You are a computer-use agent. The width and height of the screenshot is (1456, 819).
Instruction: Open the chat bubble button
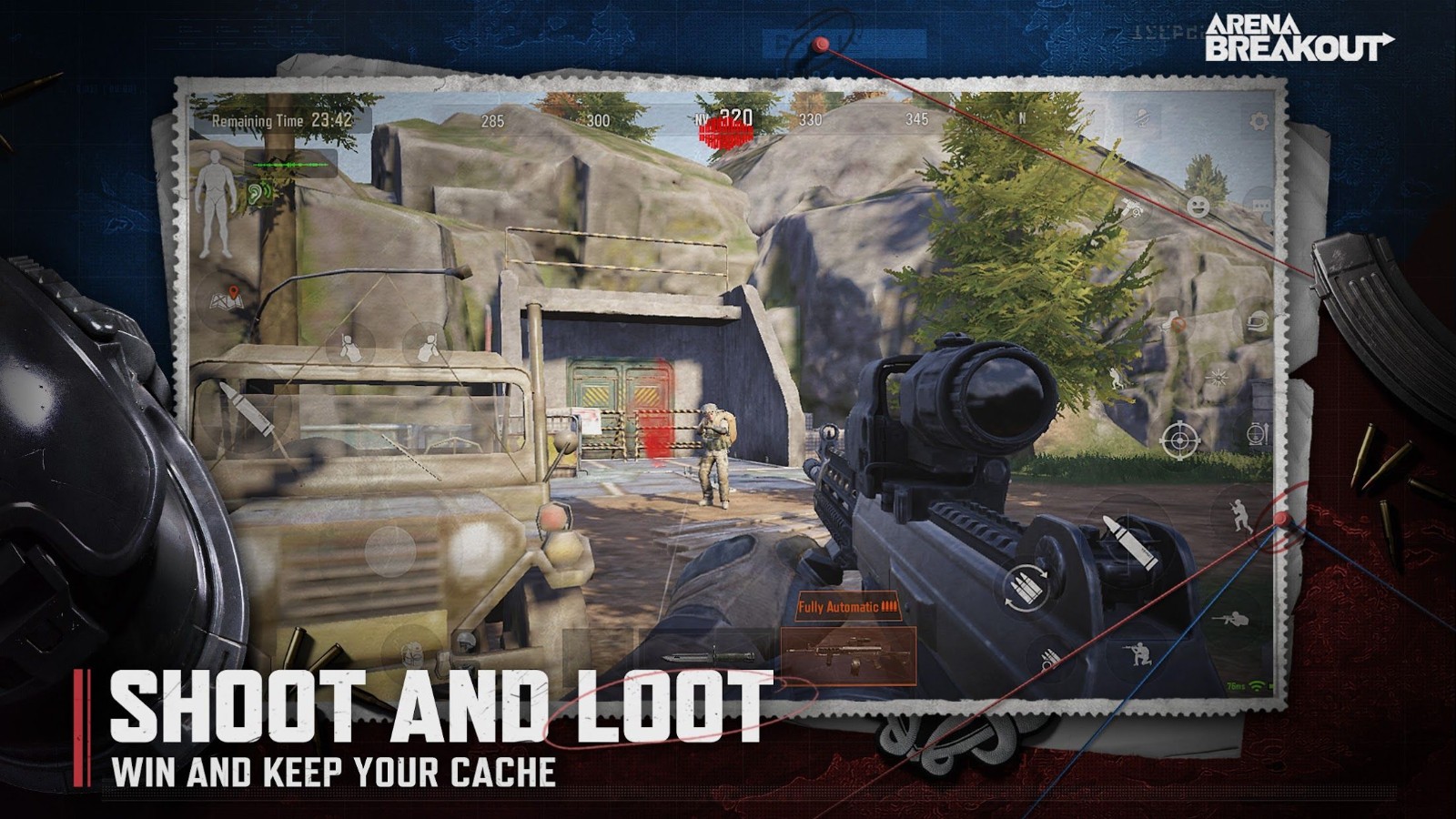point(1262,207)
